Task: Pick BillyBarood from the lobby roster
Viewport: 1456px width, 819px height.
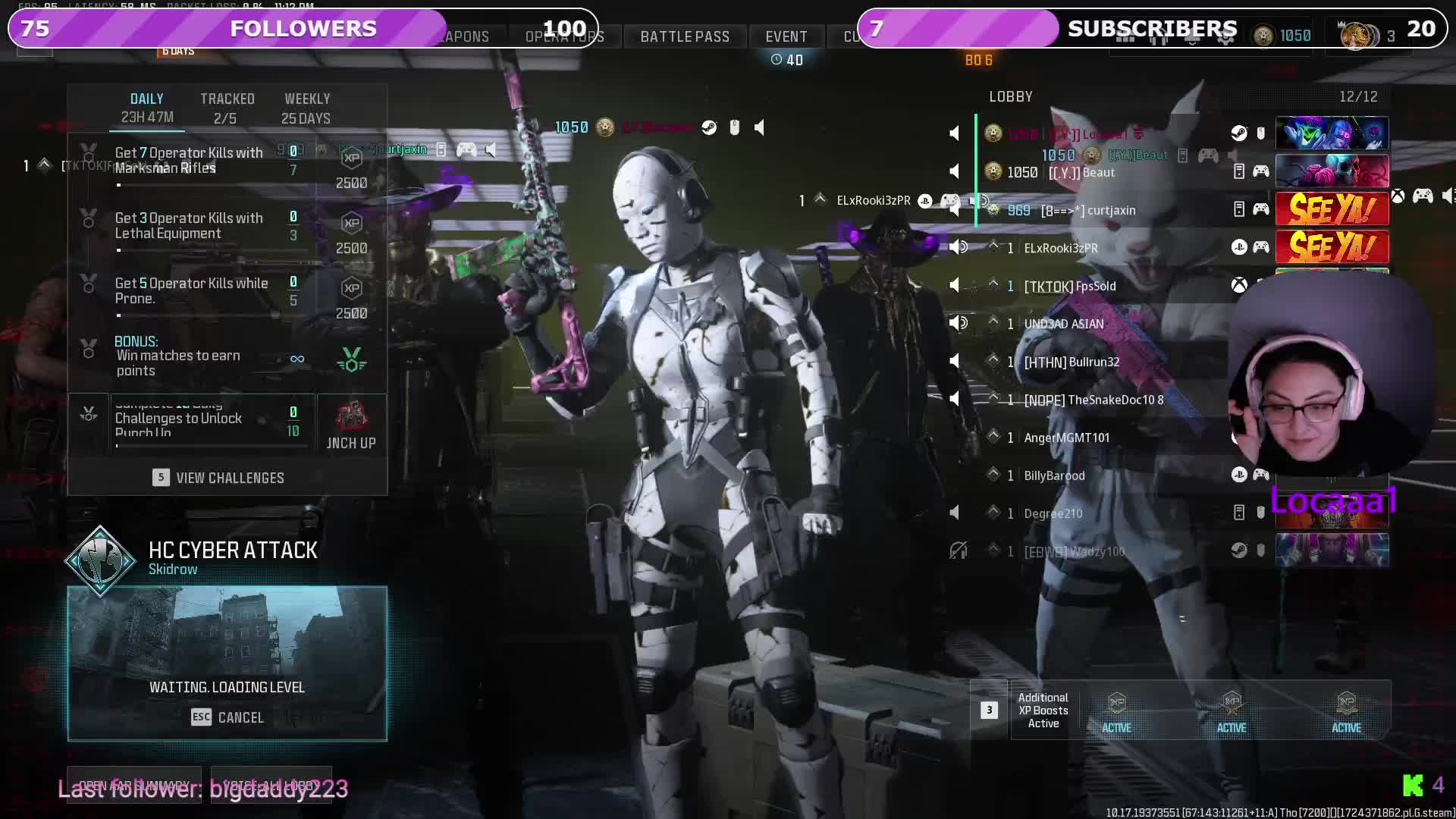Action: (x=1054, y=475)
